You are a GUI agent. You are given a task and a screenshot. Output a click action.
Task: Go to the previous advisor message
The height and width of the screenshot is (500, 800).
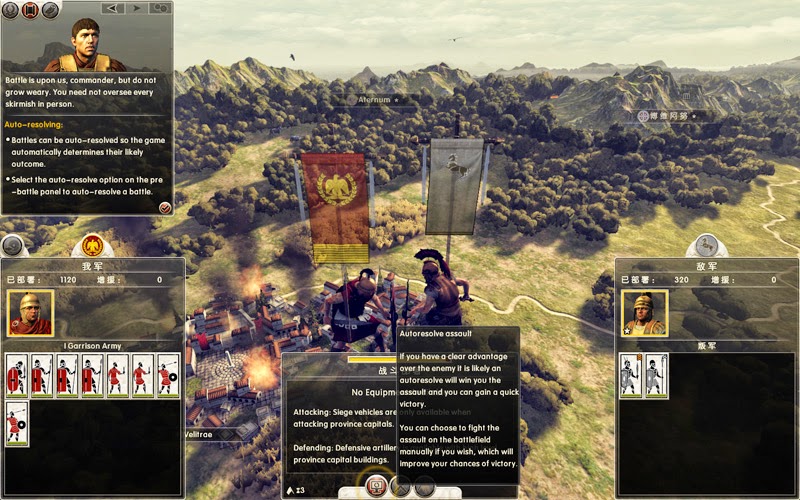coord(113,8)
